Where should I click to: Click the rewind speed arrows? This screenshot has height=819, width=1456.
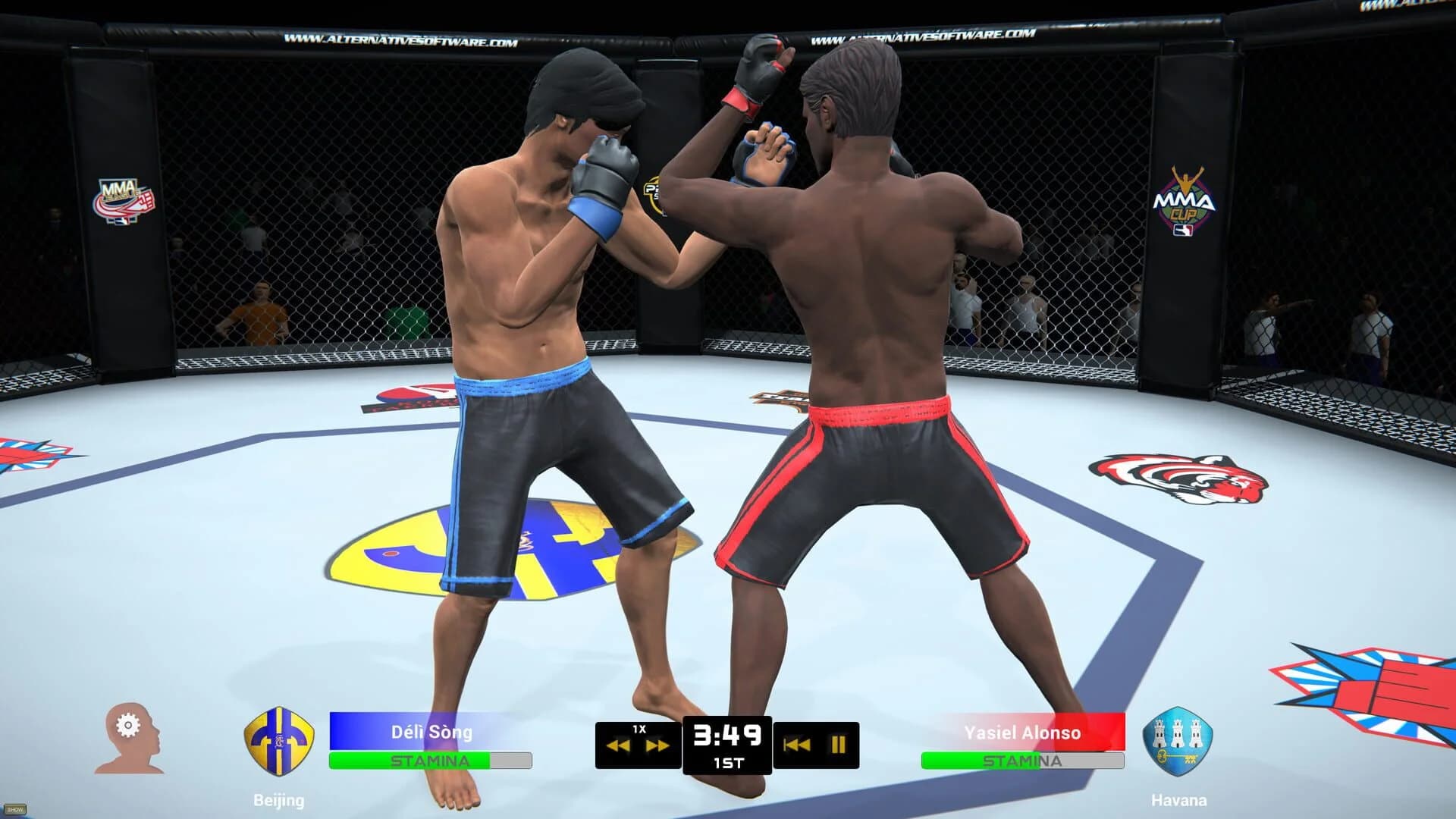[x=620, y=744]
